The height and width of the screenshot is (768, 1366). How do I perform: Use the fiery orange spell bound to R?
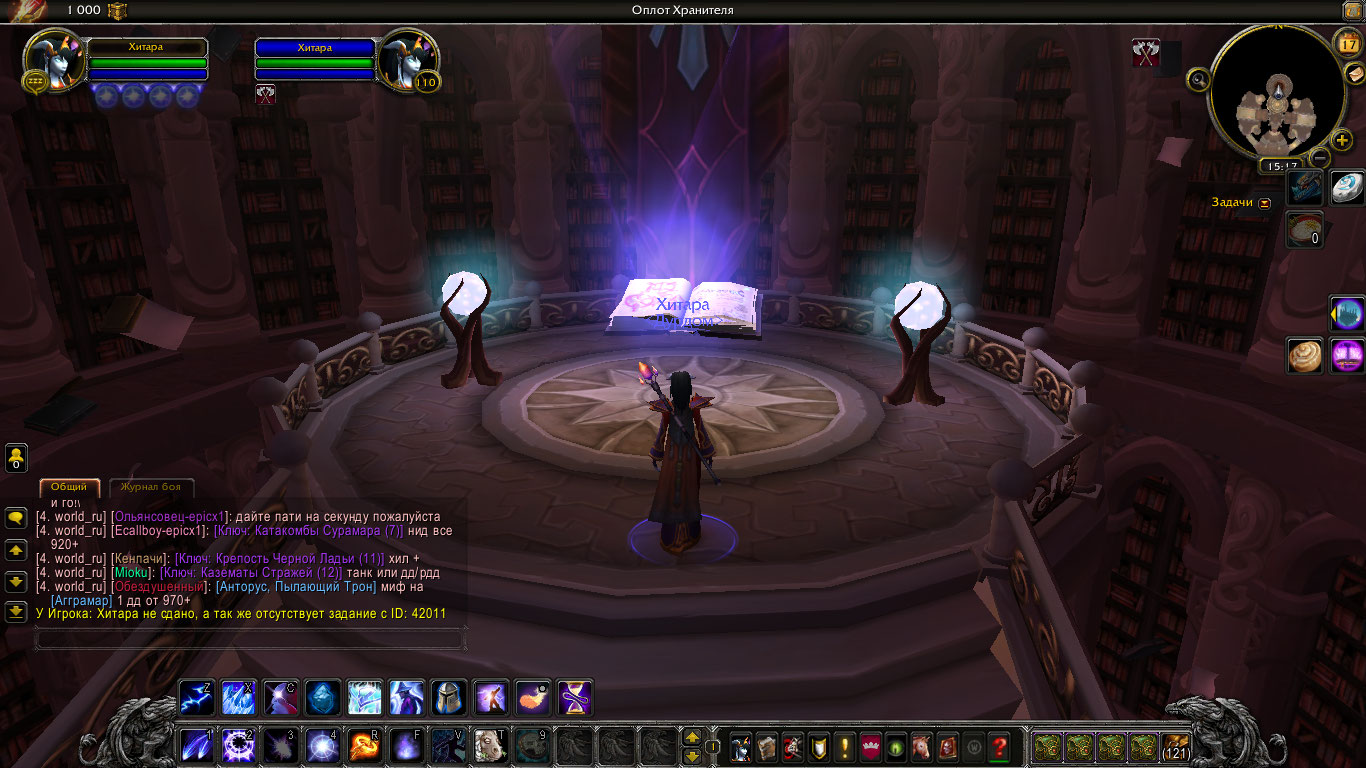(363, 746)
